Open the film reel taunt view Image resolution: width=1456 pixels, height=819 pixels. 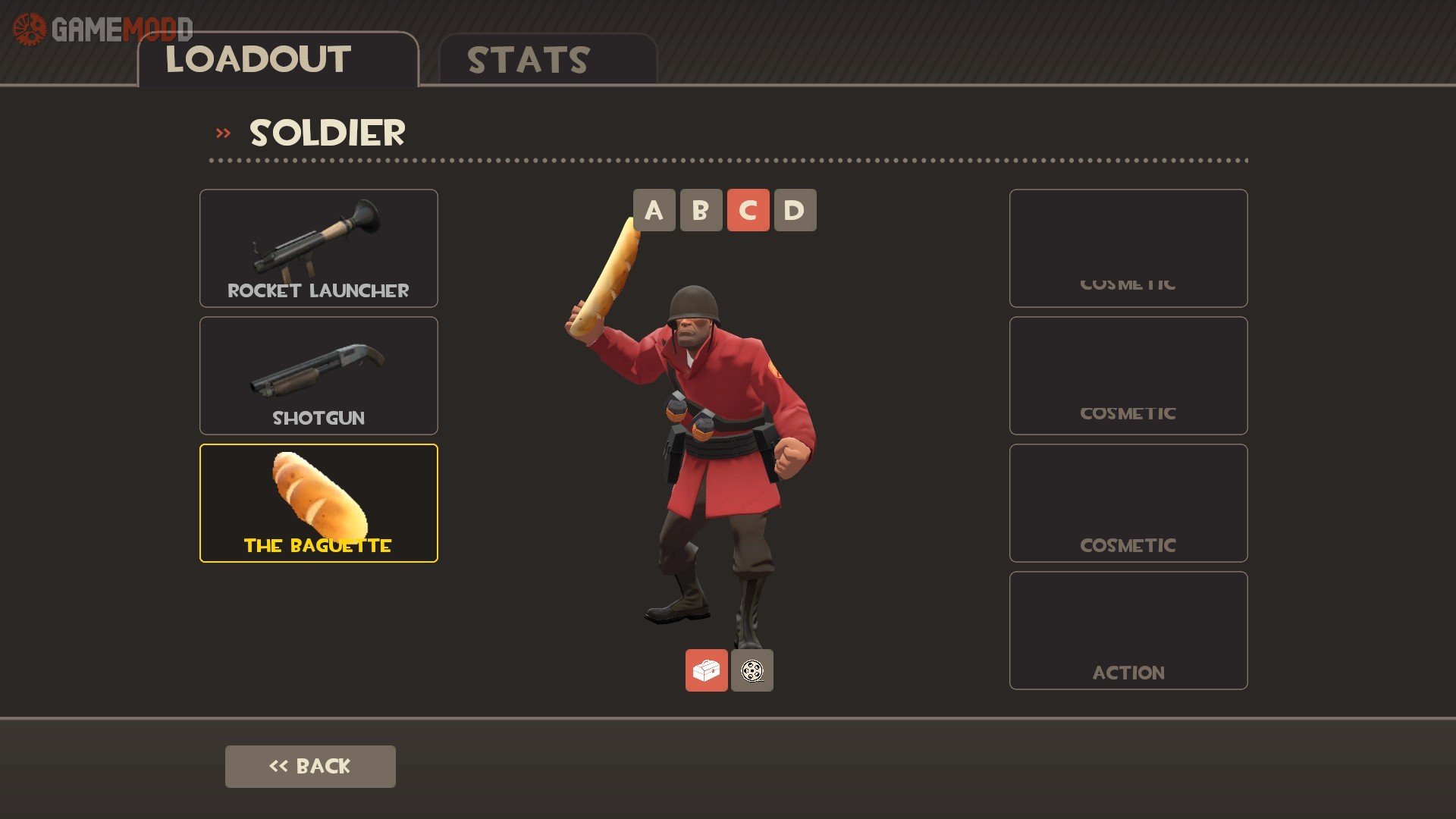[x=752, y=670]
